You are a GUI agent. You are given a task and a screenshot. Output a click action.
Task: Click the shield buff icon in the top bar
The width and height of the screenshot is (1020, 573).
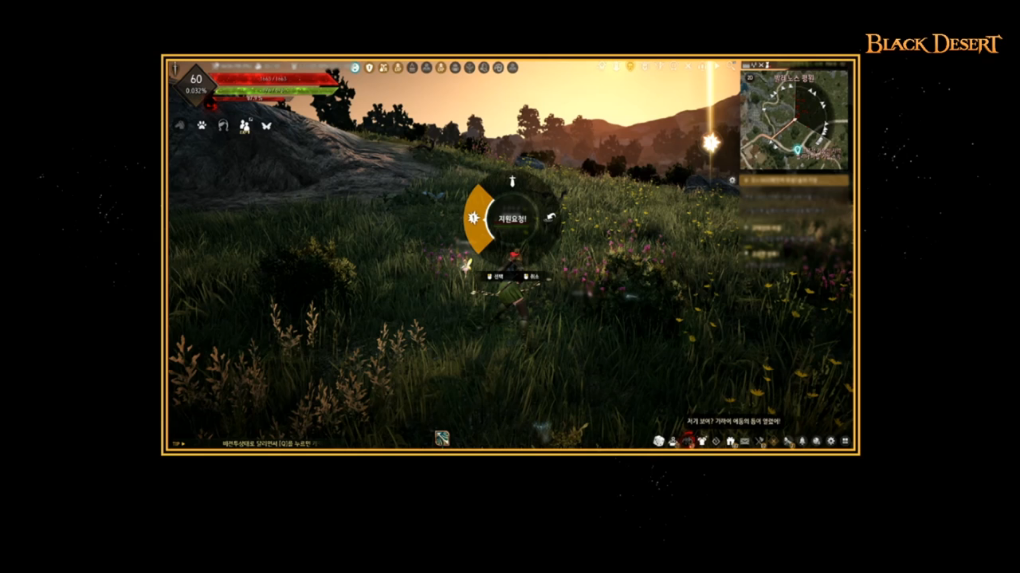[369, 68]
